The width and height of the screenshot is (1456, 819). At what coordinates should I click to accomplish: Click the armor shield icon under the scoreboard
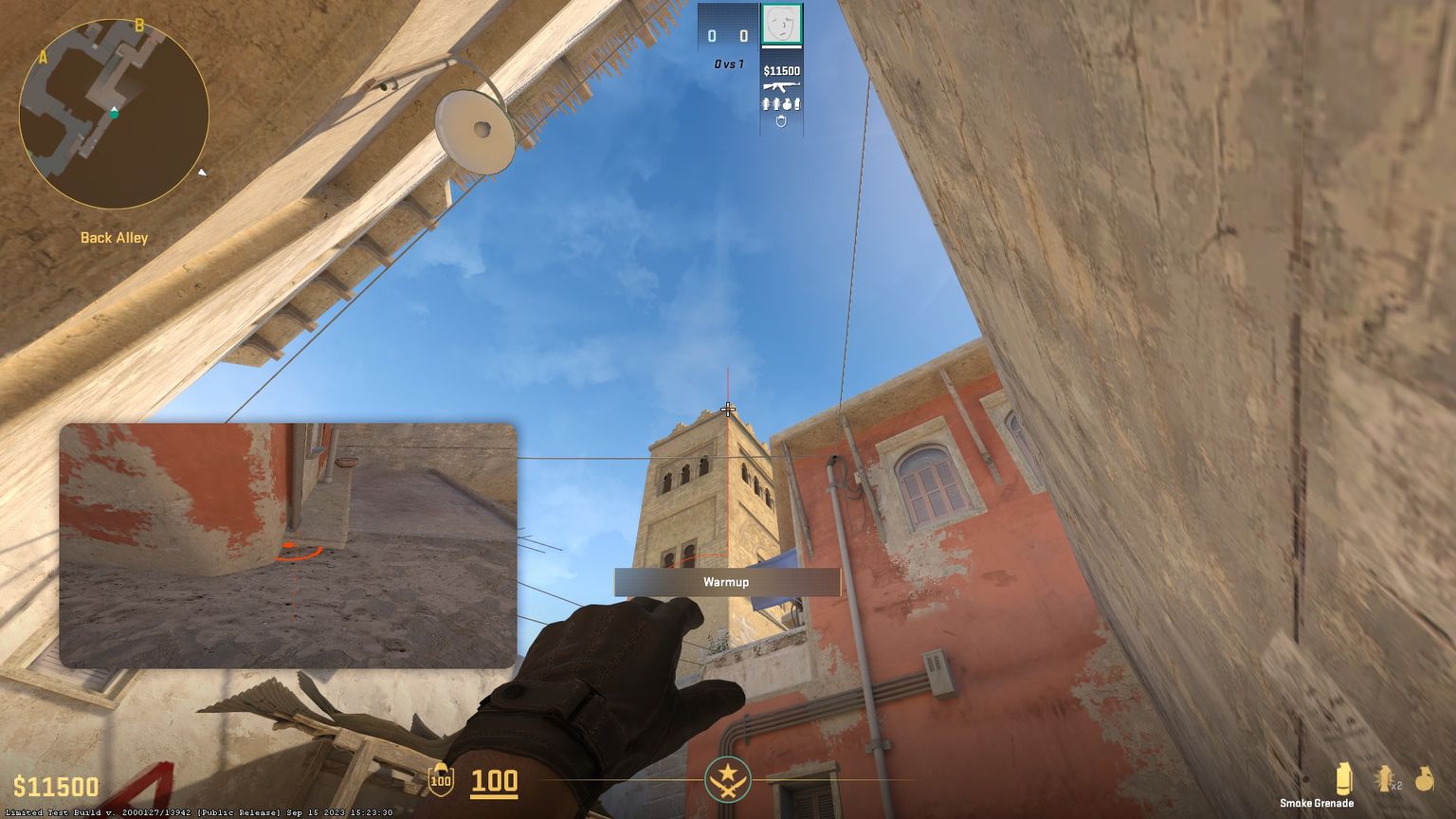[781, 121]
